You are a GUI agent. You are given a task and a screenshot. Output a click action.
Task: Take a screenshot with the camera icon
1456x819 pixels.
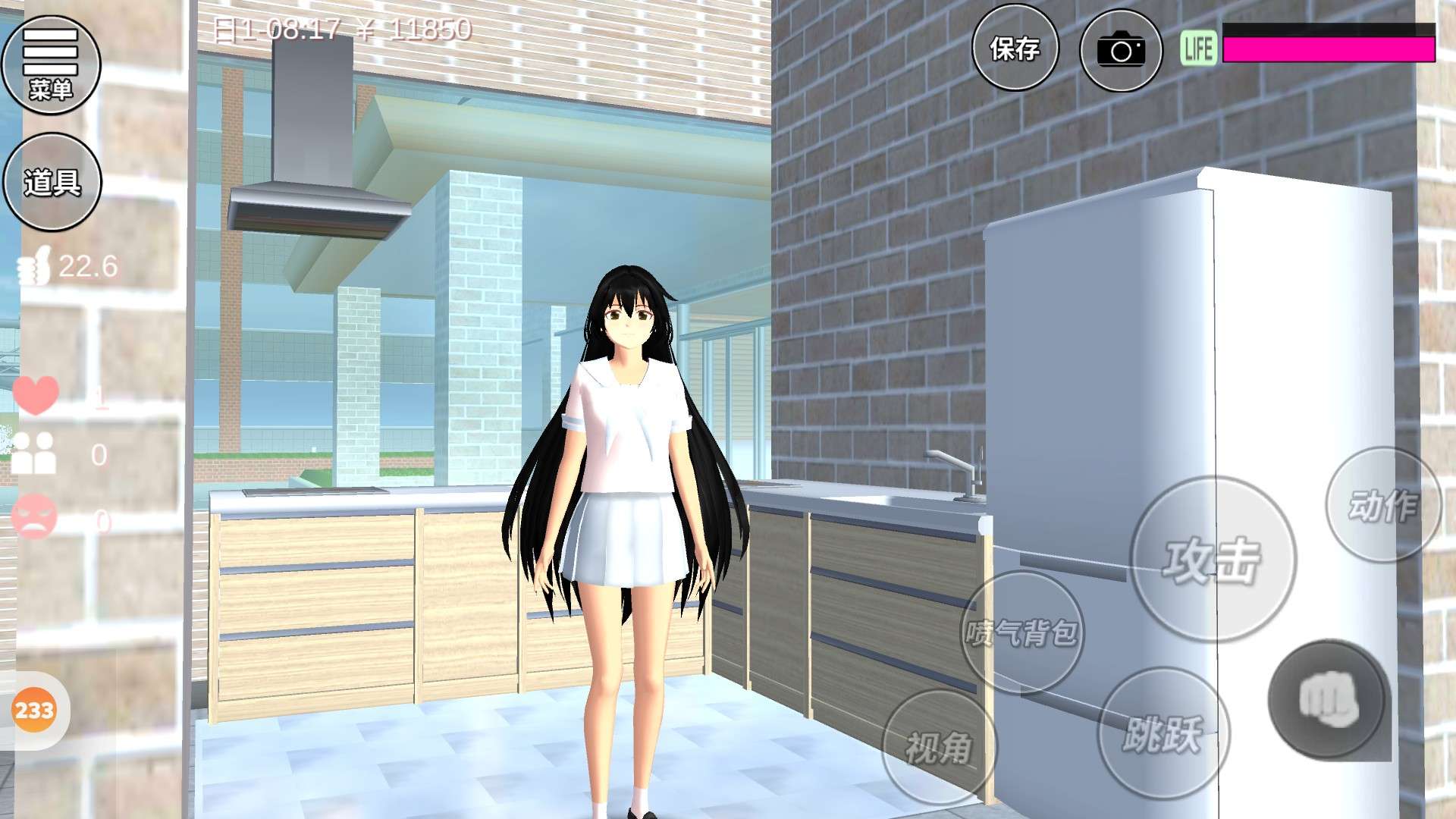click(1121, 51)
